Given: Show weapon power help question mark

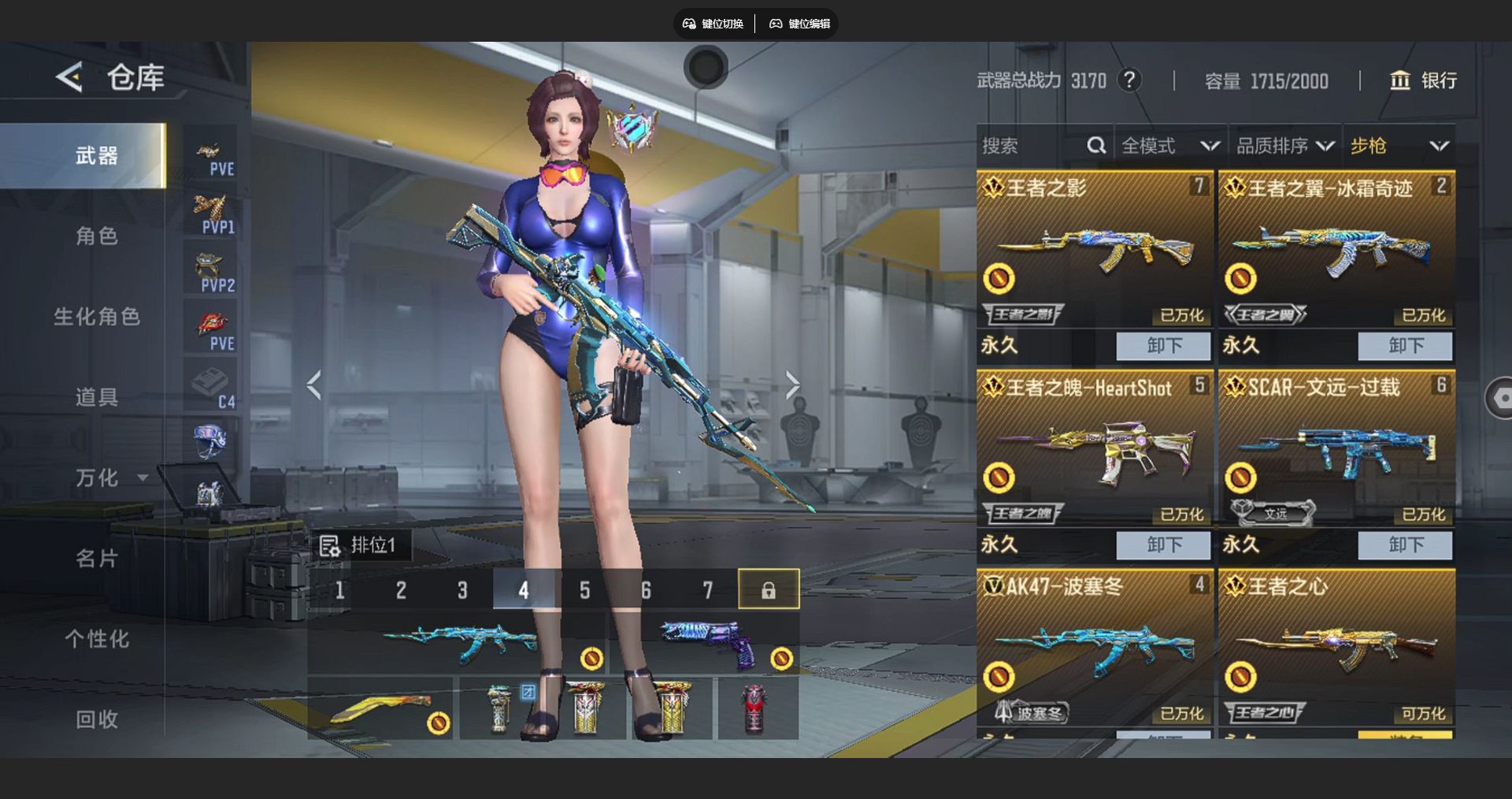Looking at the screenshot, I should [1129, 80].
